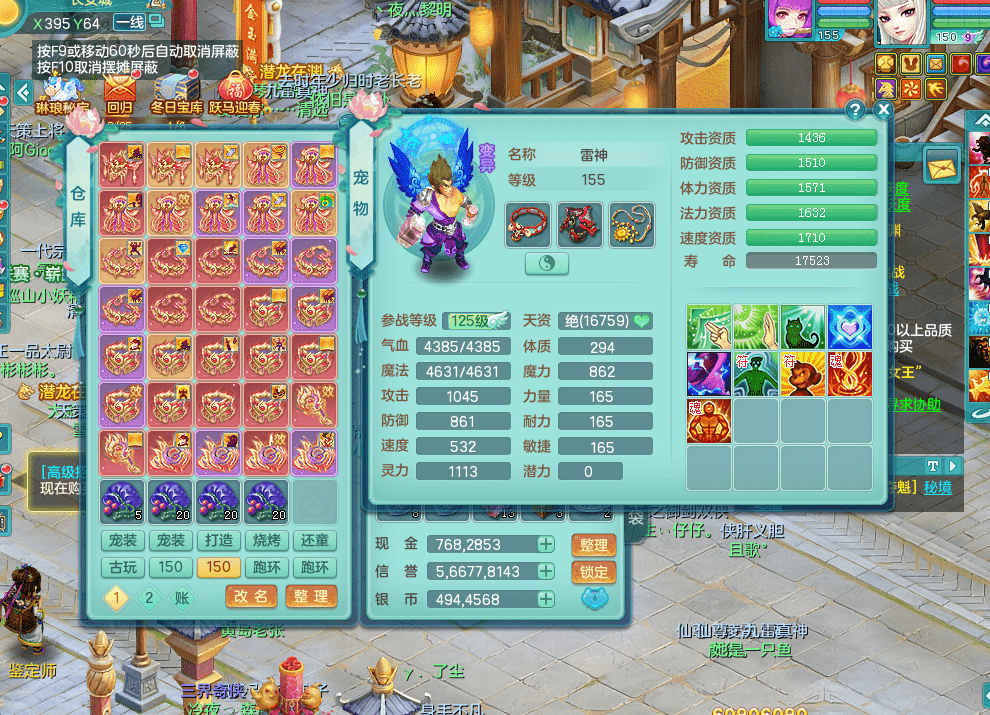
Task: Select the black cat pet skill icon
Action: click(802, 327)
